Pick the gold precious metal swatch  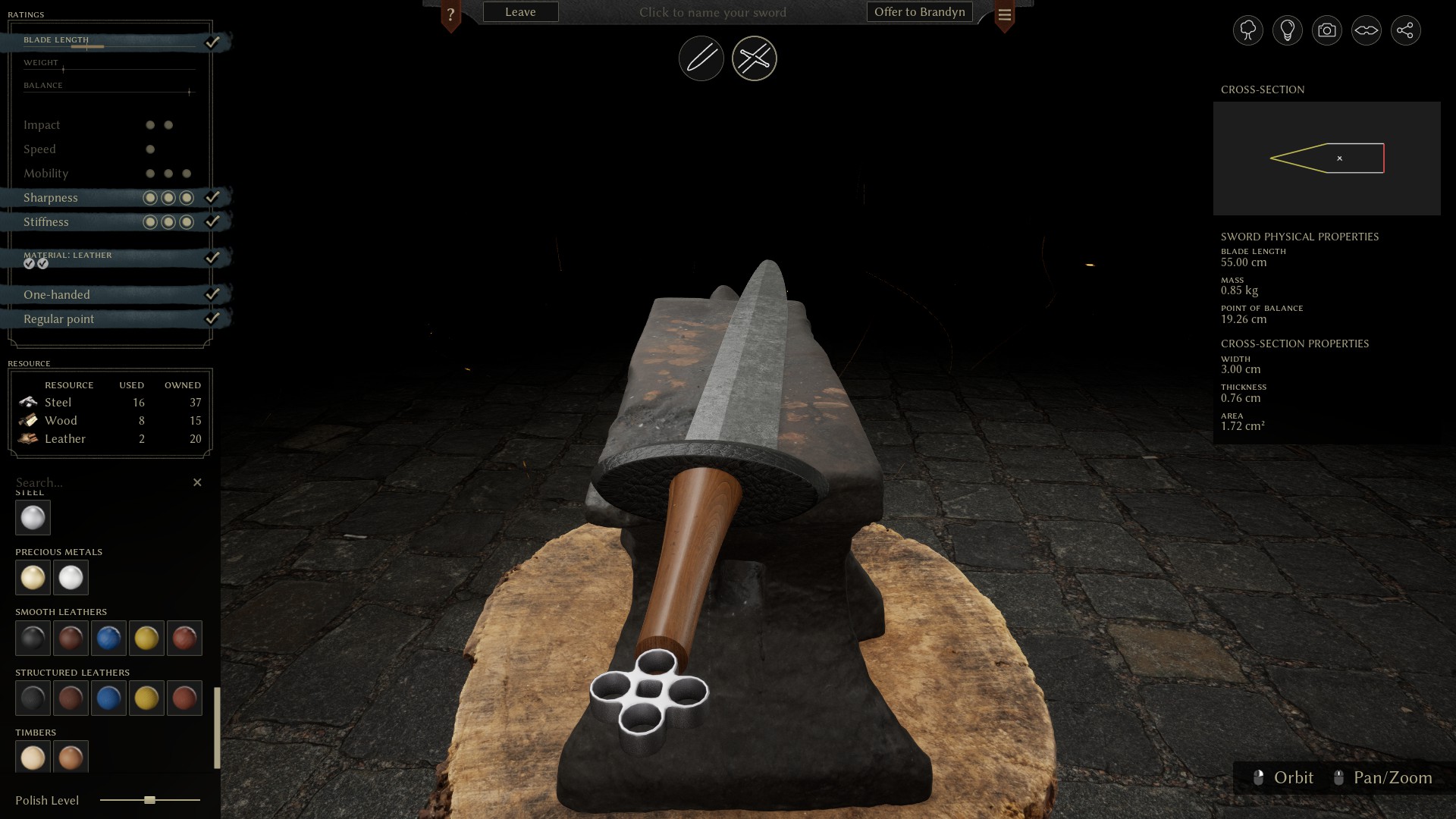pos(33,578)
